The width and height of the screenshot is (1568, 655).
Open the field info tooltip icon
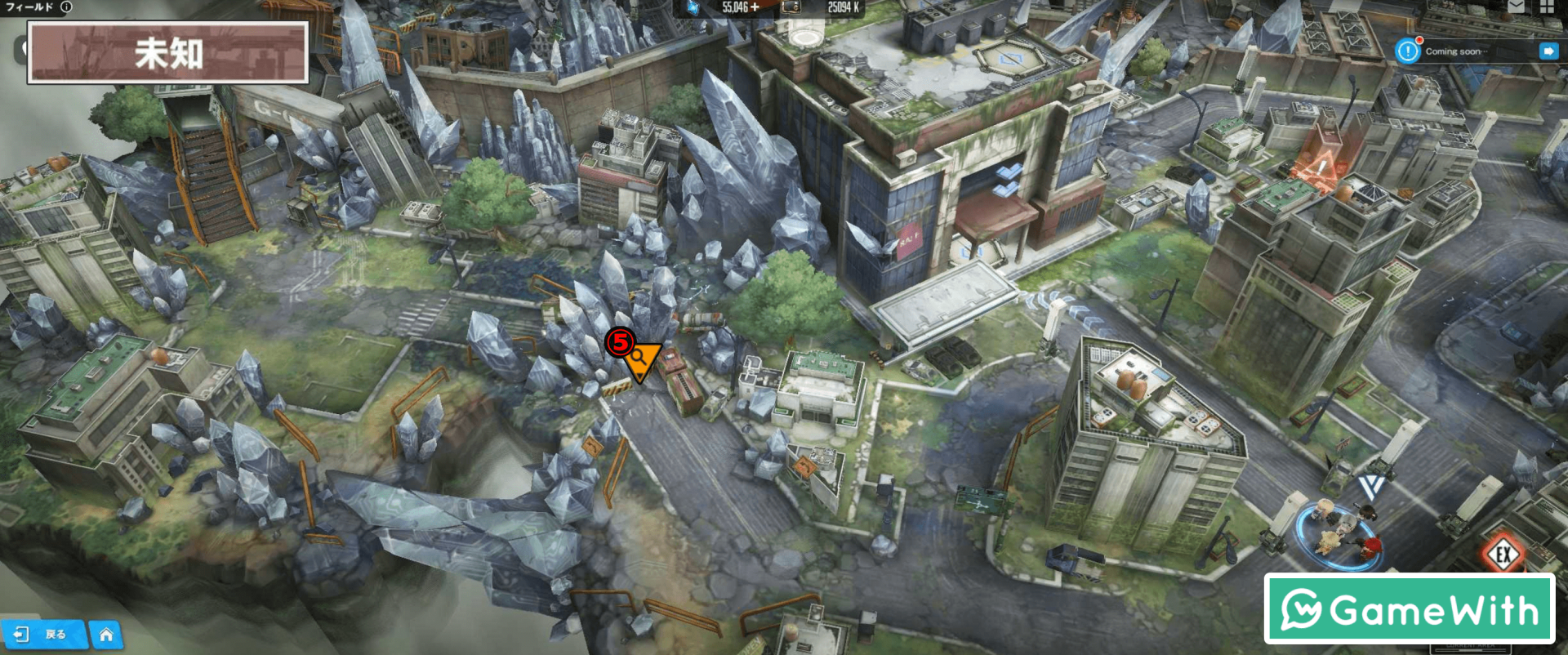coord(66,7)
